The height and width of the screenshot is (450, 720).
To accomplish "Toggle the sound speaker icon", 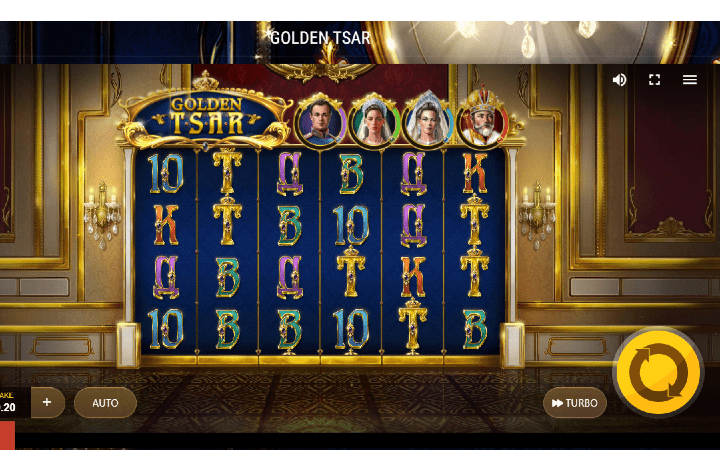I will pos(620,80).
